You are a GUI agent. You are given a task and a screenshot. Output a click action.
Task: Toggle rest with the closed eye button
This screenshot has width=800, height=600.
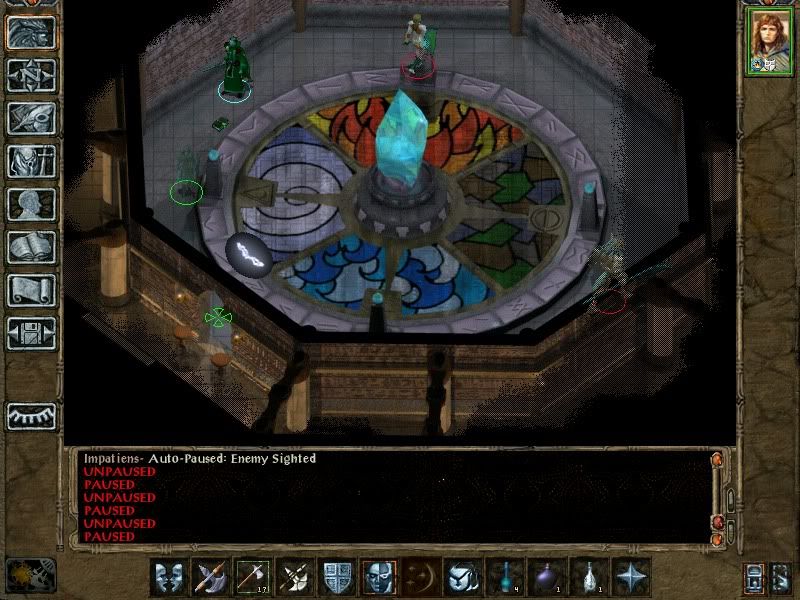point(31,415)
